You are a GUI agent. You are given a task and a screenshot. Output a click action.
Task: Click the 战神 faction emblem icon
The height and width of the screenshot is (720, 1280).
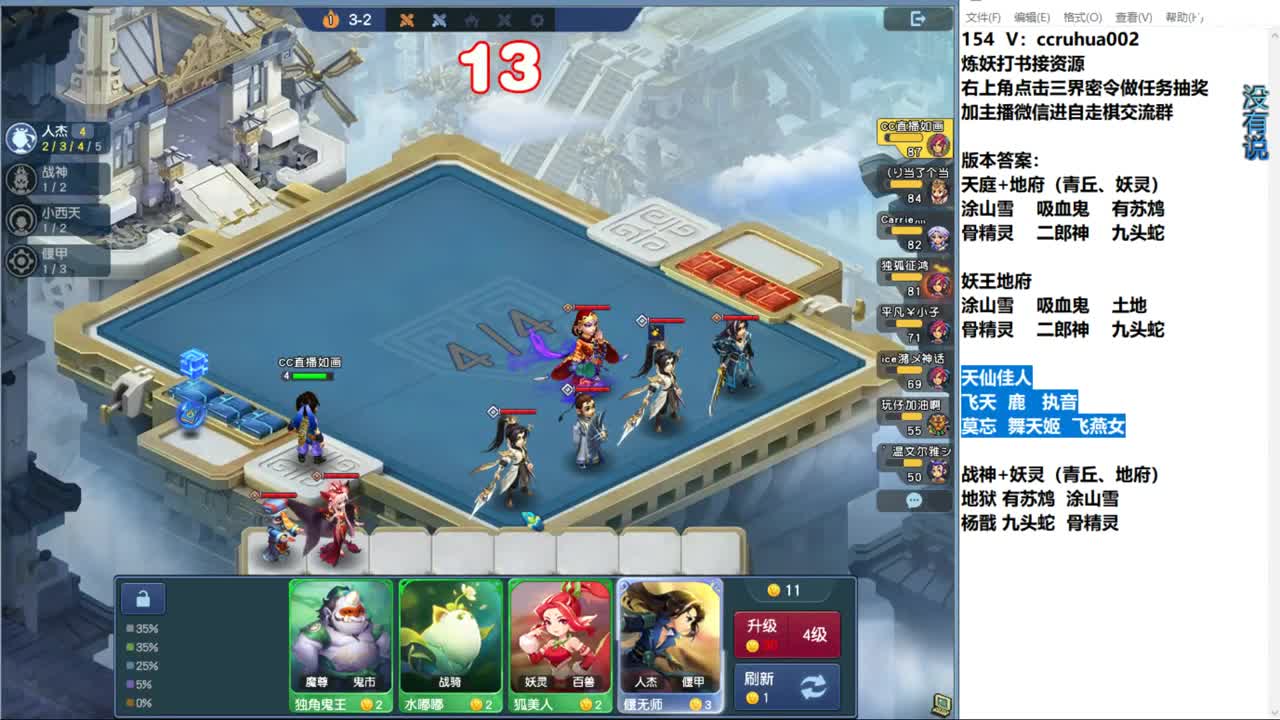tap(22, 178)
